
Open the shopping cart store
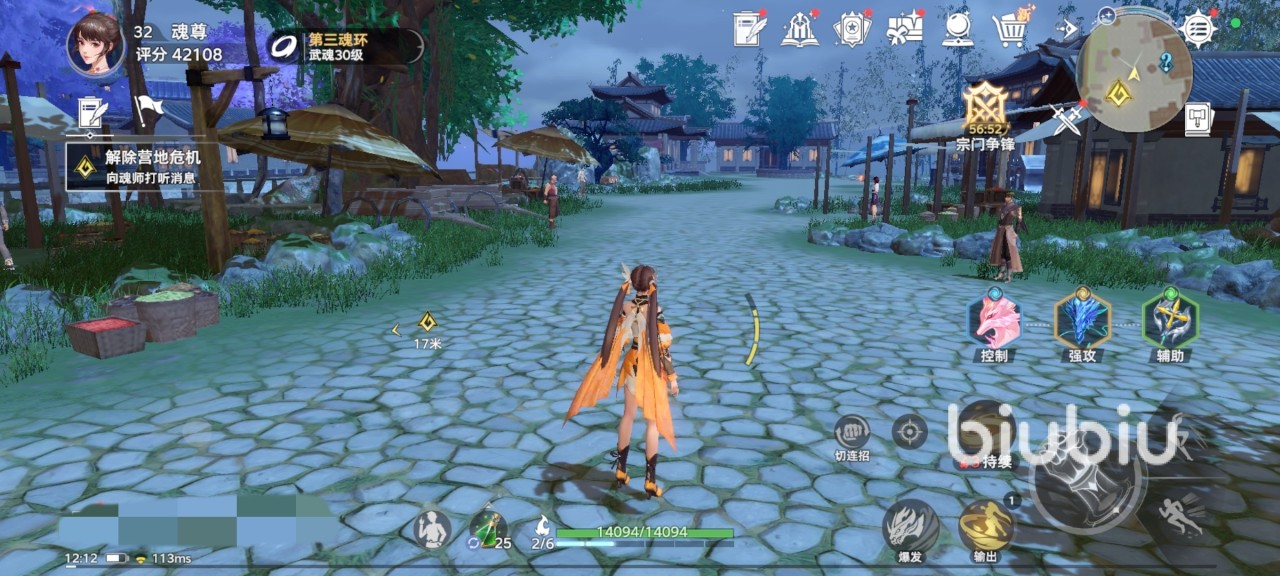point(1011,29)
